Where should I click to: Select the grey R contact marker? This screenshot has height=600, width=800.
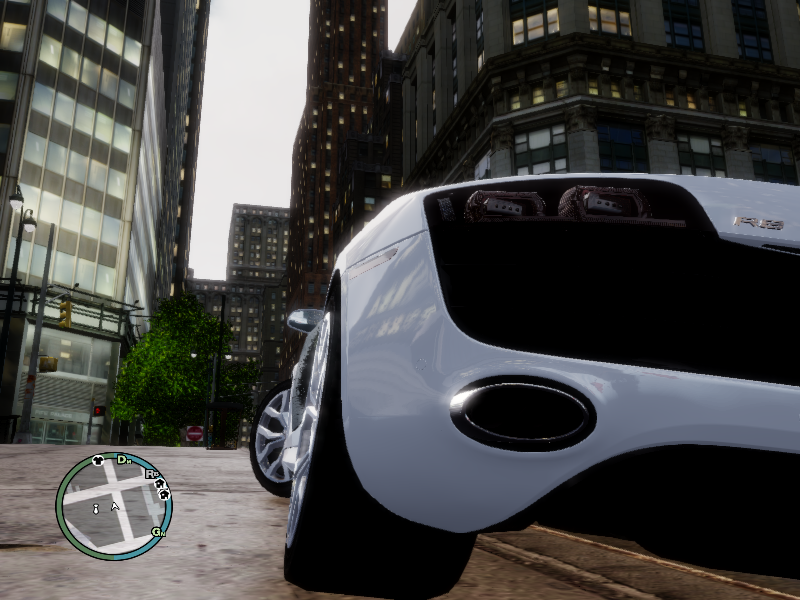click(151, 474)
